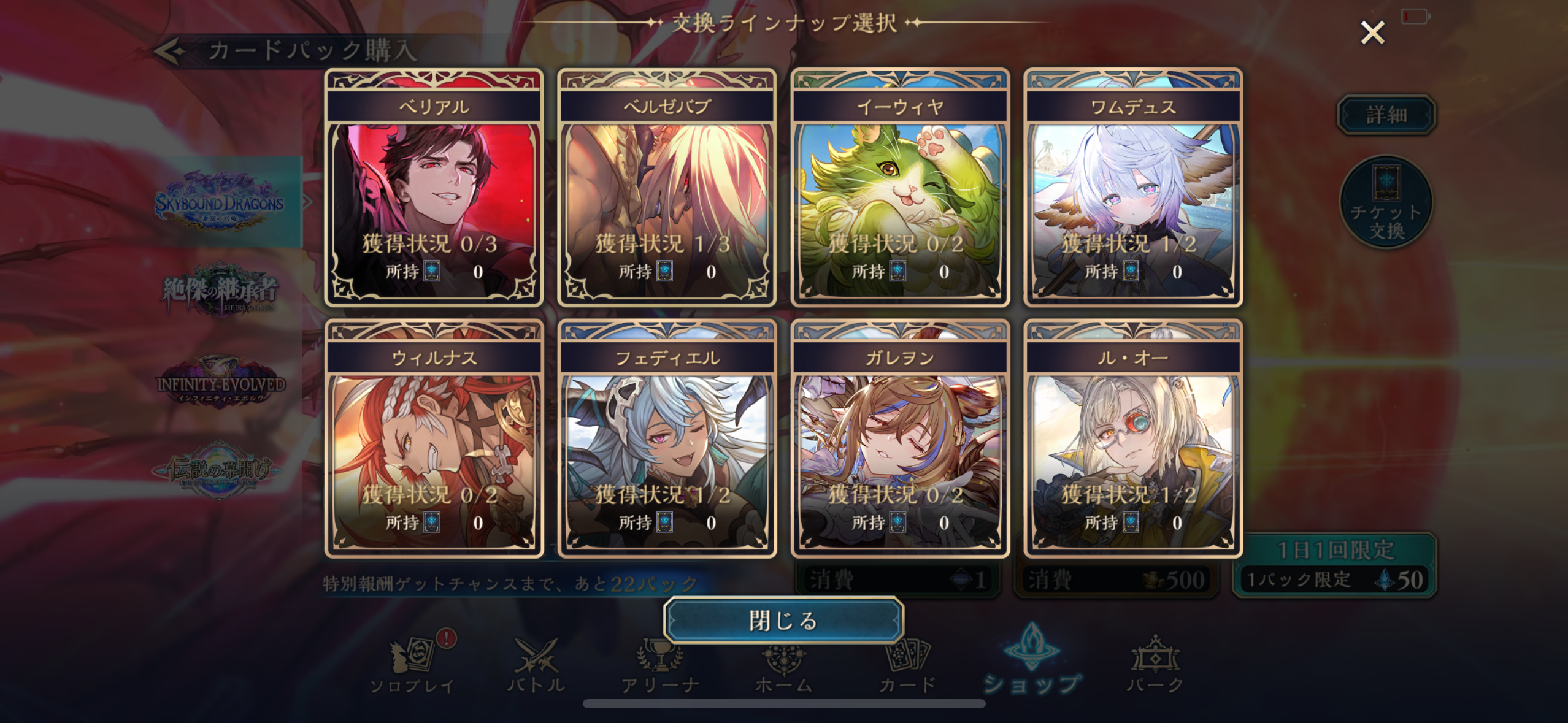The height and width of the screenshot is (723, 1568).
Task: Choose the ベルゼバブ exchange card
Action: [x=667, y=188]
